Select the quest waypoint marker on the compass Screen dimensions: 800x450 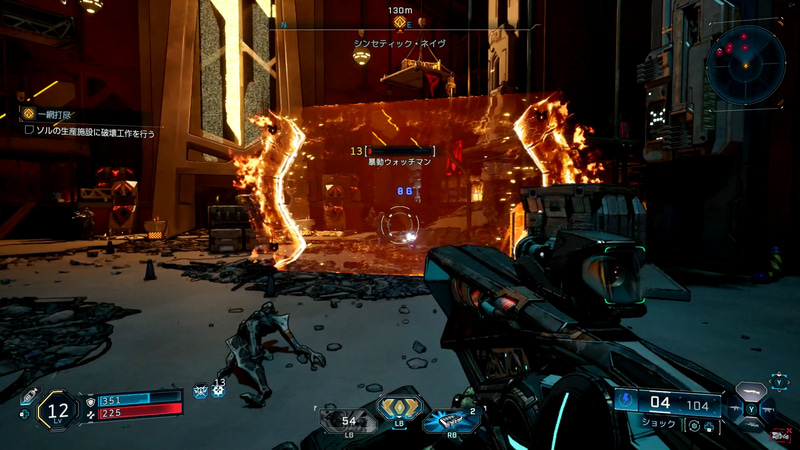click(399, 23)
